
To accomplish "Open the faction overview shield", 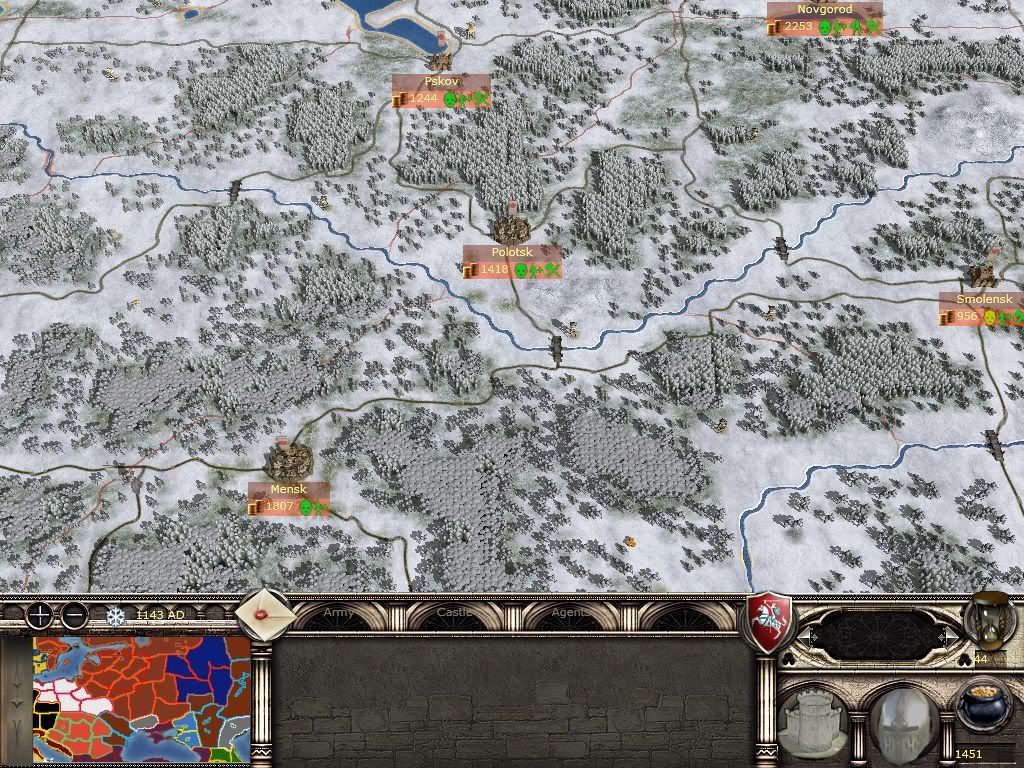I will pyautogui.click(x=771, y=622).
